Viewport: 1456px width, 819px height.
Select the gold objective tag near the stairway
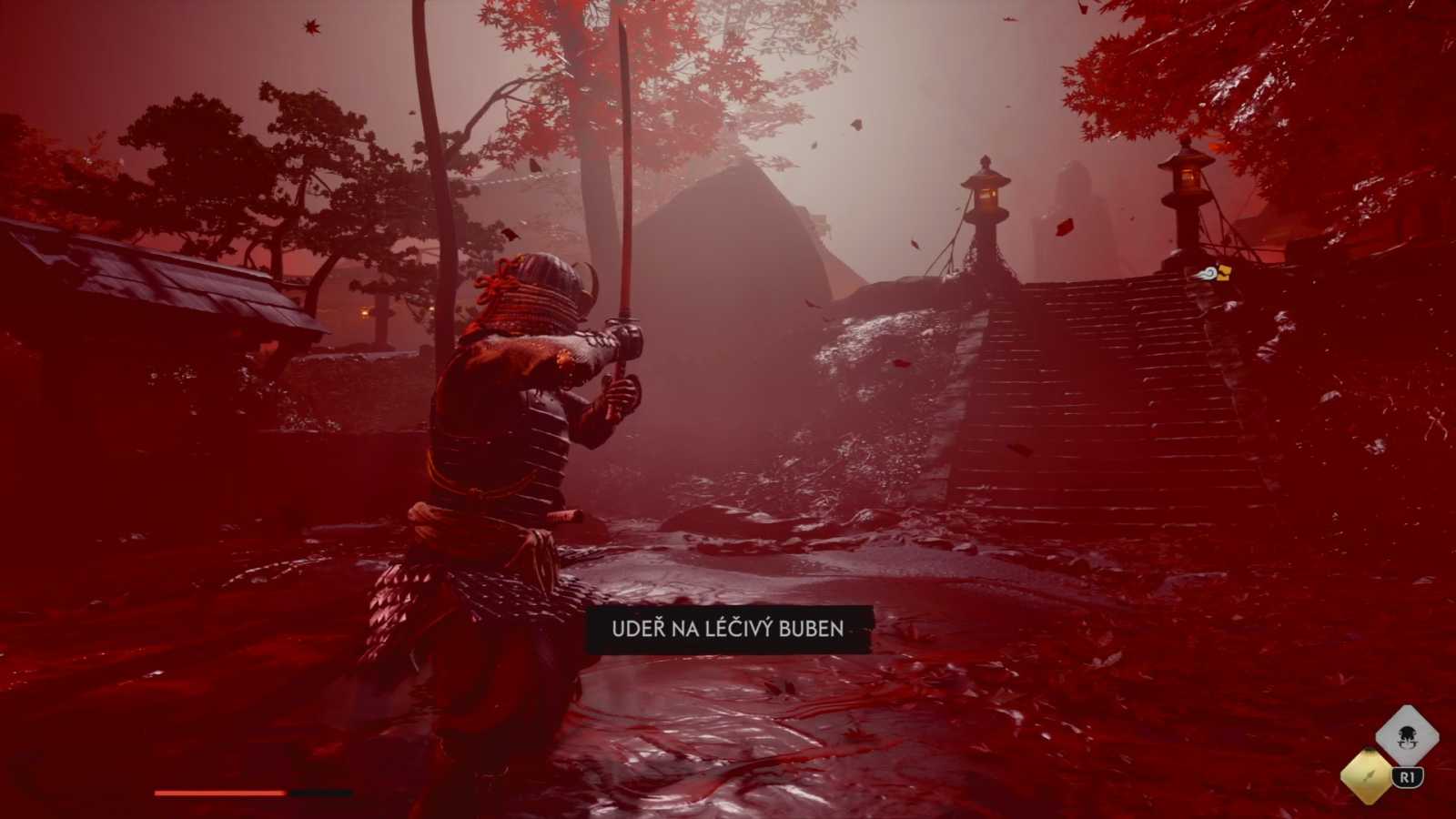[x=1224, y=272]
